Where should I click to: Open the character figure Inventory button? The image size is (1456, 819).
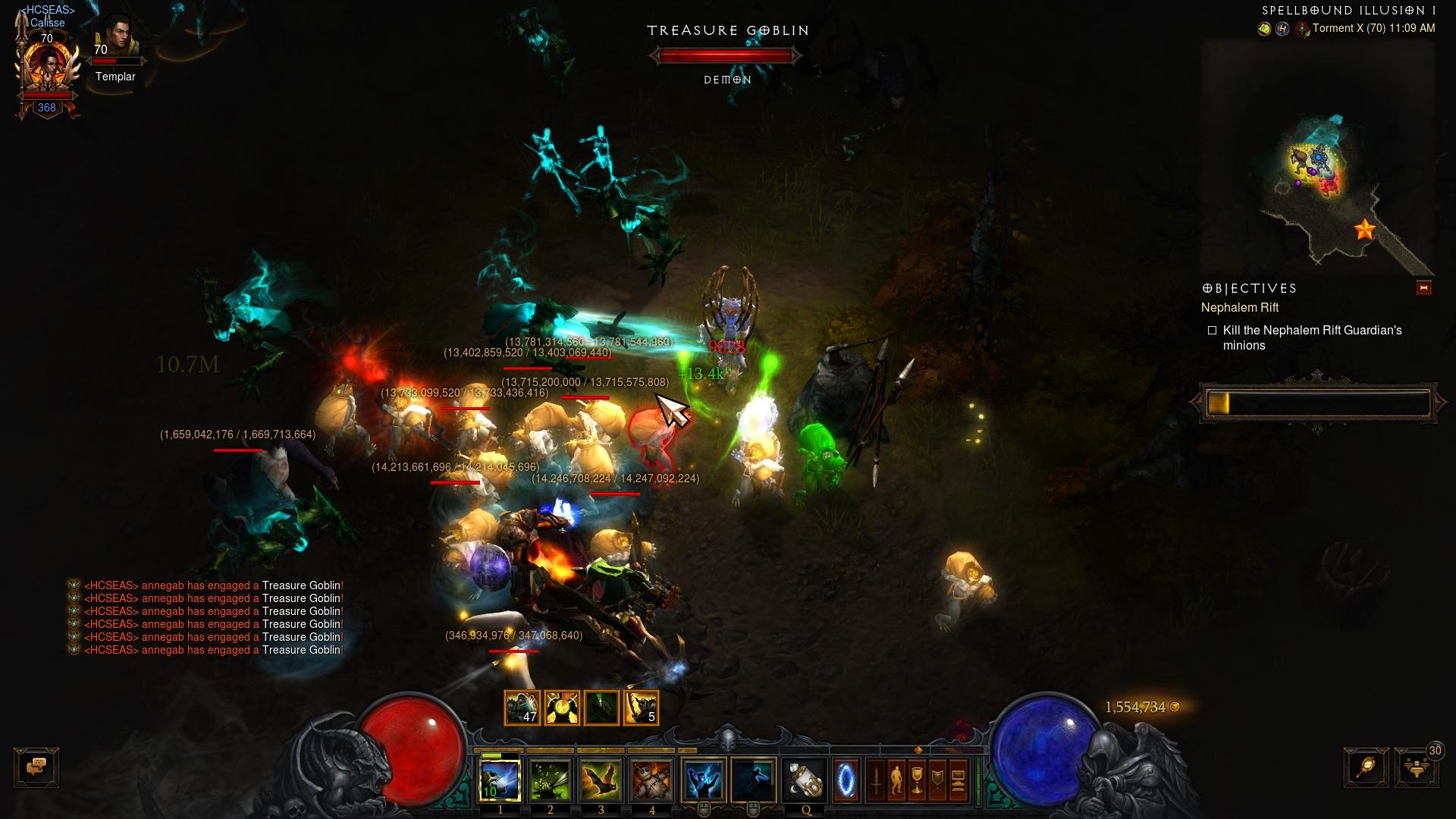click(x=896, y=780)
